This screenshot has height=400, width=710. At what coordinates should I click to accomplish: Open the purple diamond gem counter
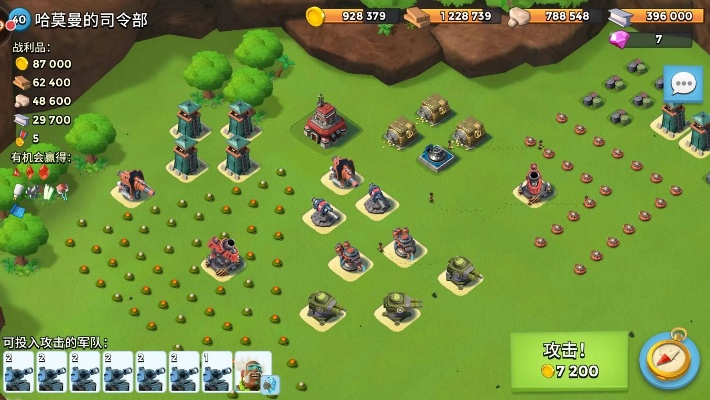pos(650,40)
